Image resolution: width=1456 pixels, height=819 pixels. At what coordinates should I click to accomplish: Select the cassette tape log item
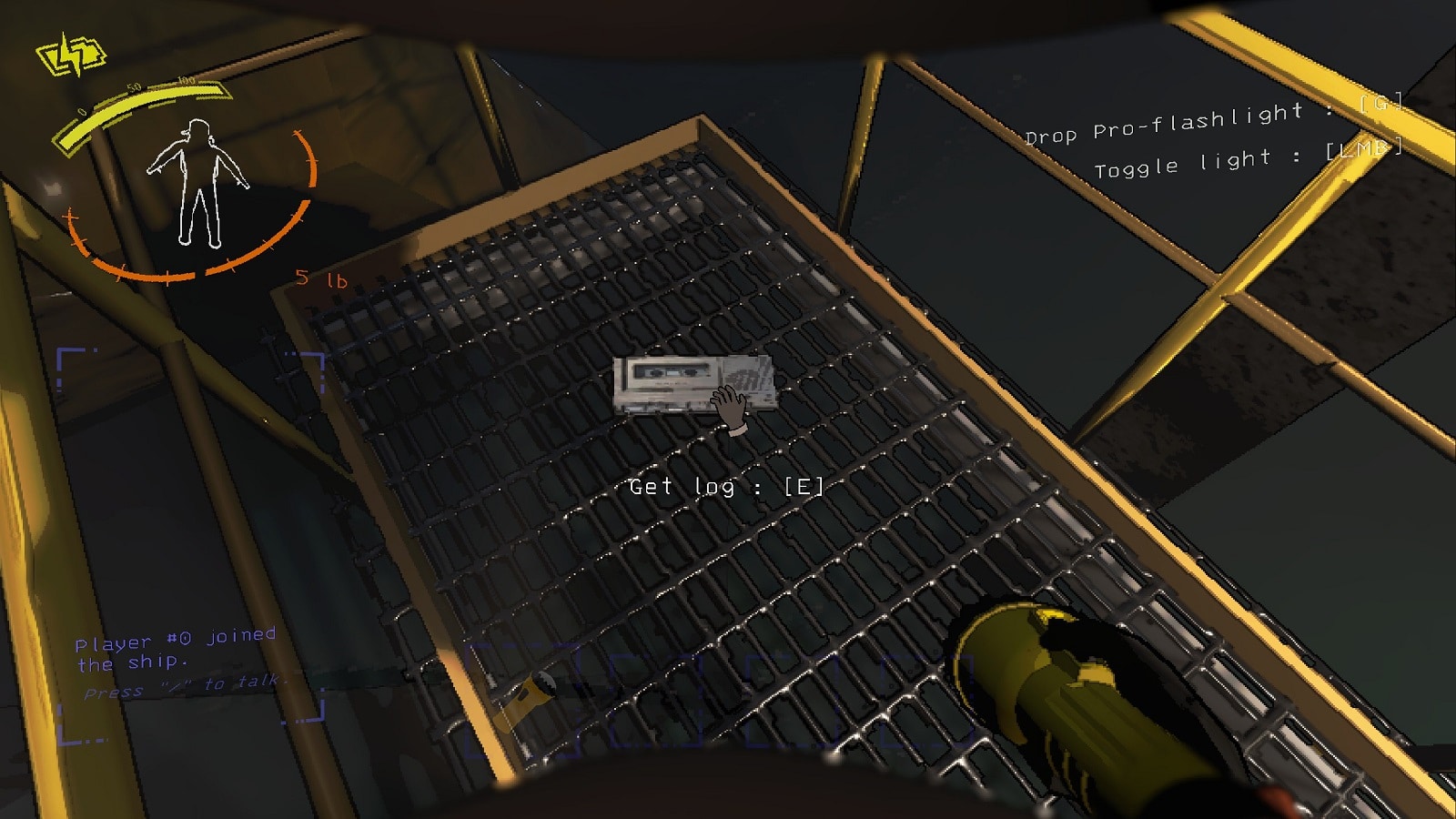tap(693, 384)
